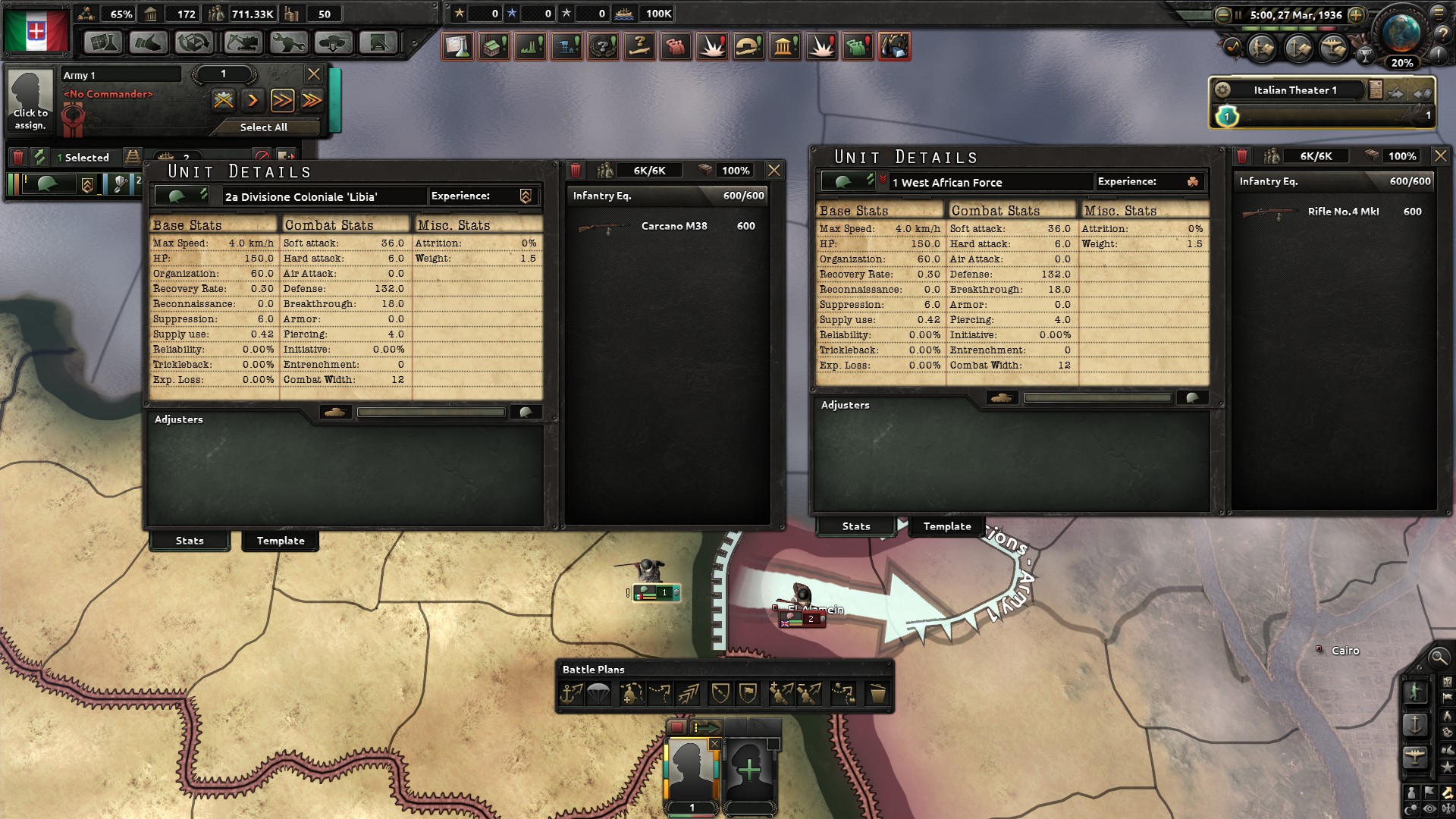The image size is (1456, 819).
Task: Open the Production menu (wrench icon)
Action: [x=288, y=43]
